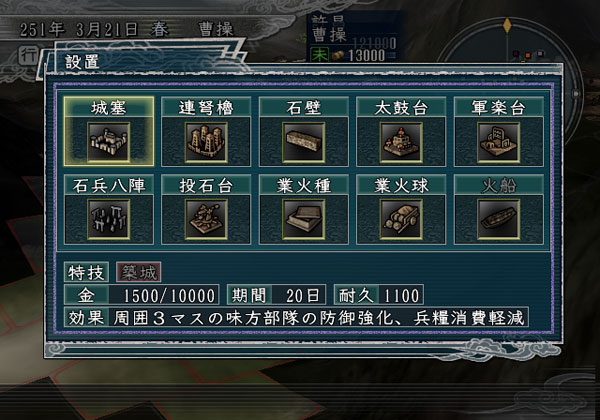Select the 業火種 fire seed trap
The height and width of the screenshot is (420, 600).
pos(304,209)
